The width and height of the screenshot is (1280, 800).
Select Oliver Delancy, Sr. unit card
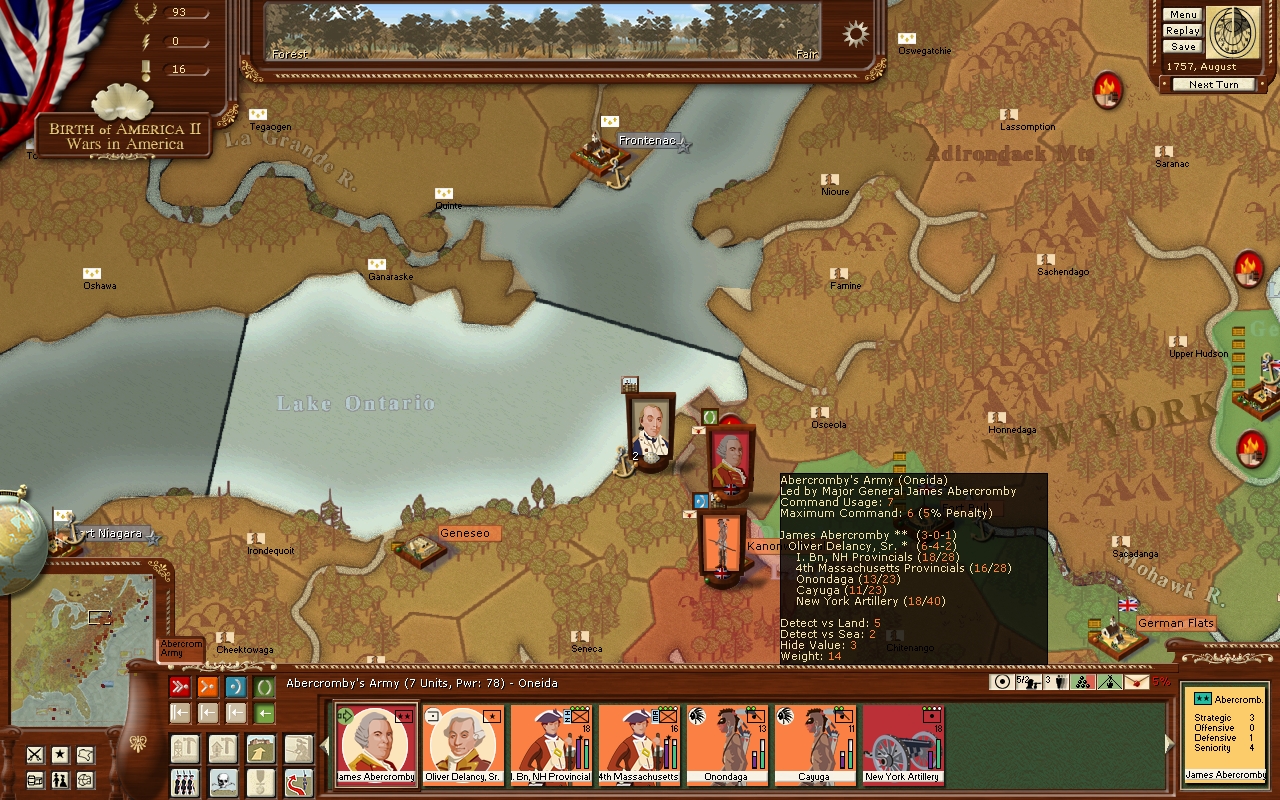point(464,745)
